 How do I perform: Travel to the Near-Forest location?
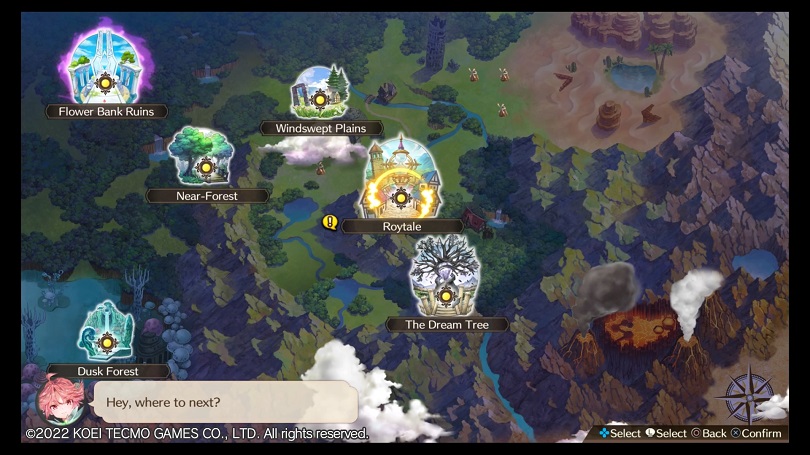tap(206, 166)
